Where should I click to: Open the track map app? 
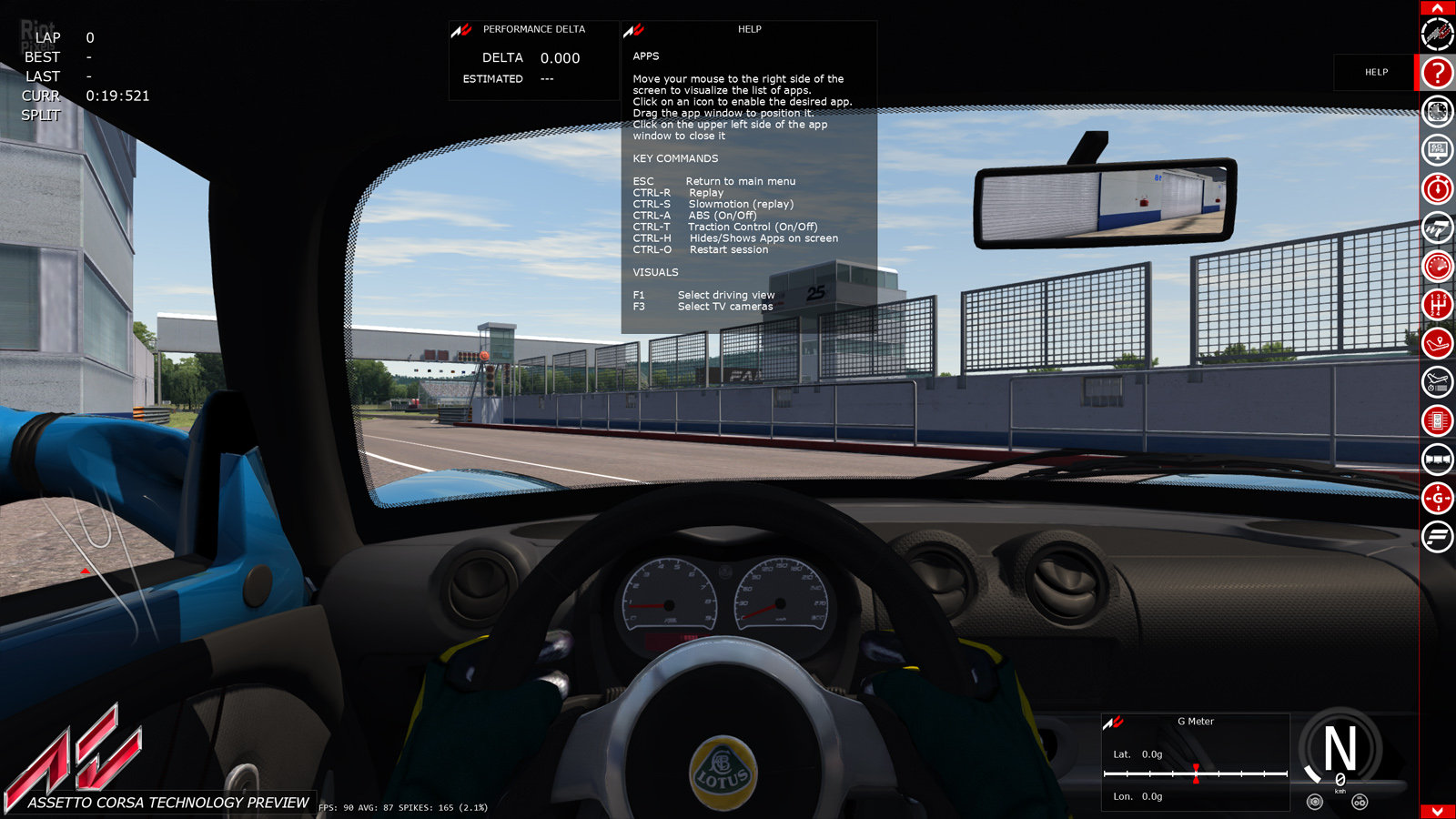point(1438,344)
